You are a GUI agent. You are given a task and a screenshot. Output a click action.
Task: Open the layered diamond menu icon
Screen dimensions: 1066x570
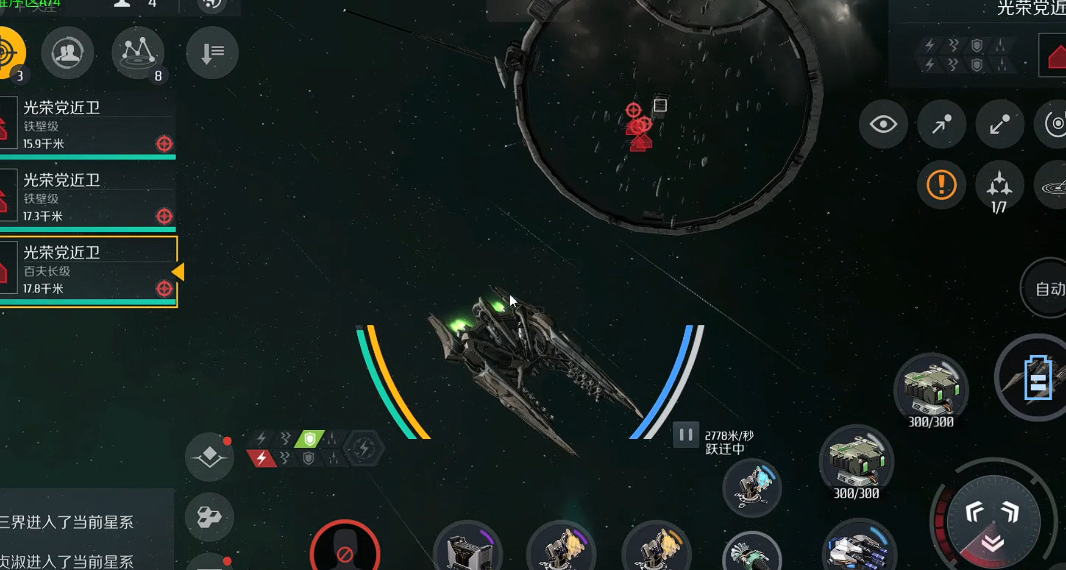[x=209, y=458]
